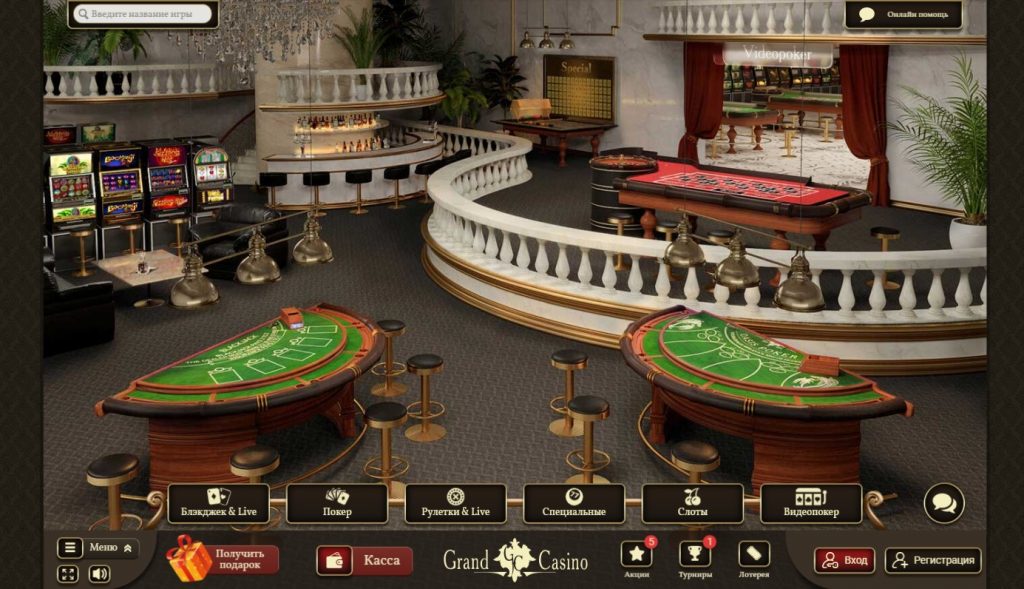Open the Онлайн помощь help button
Viewport: 1024px width, 589px height.
pos(903,14)
